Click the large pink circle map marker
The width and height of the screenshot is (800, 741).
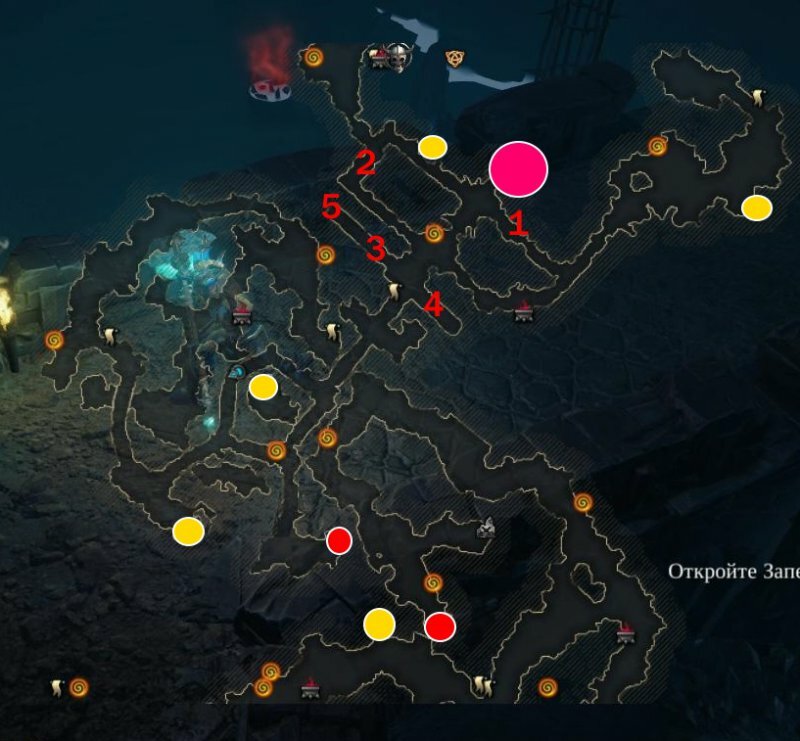(x=519, y=168)
